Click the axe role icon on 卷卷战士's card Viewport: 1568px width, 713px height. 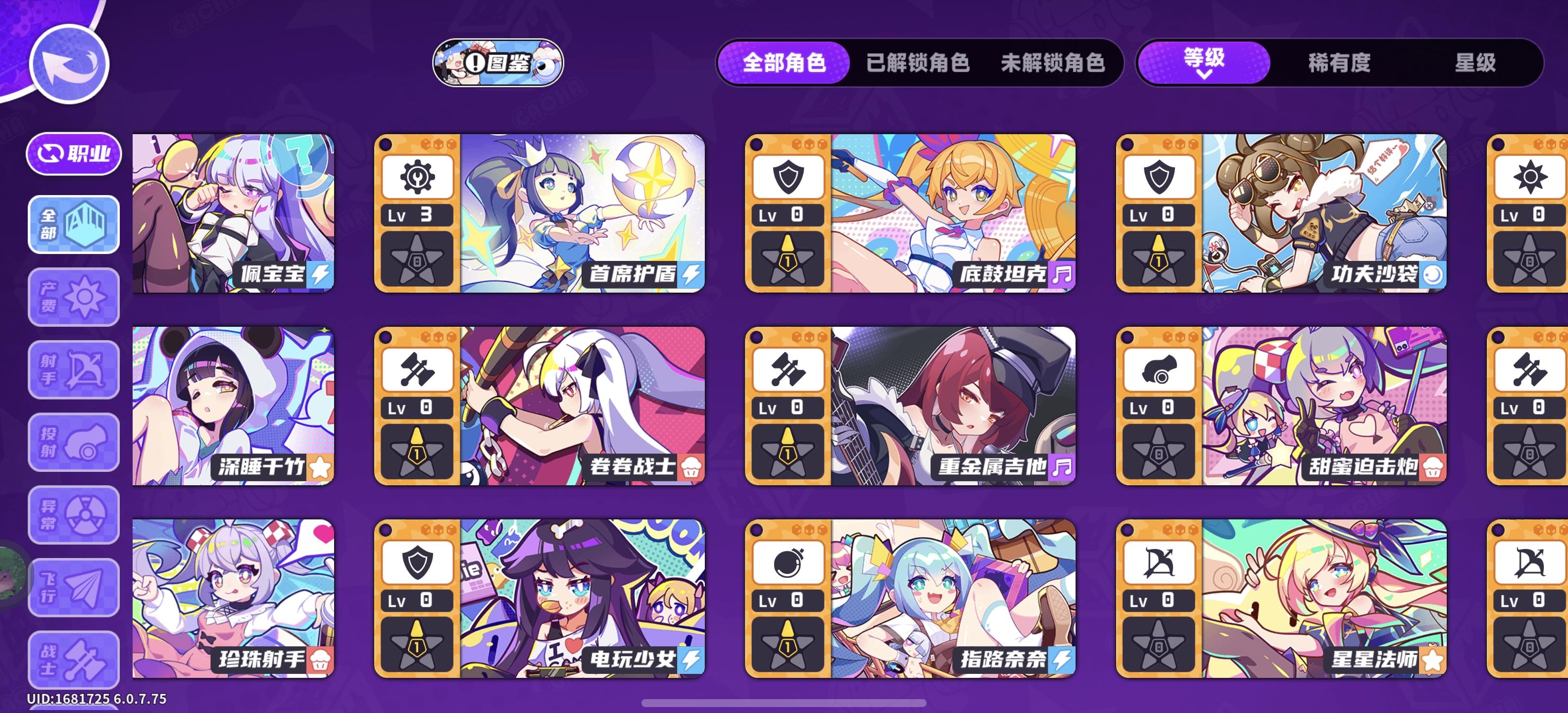pos(418,368)
